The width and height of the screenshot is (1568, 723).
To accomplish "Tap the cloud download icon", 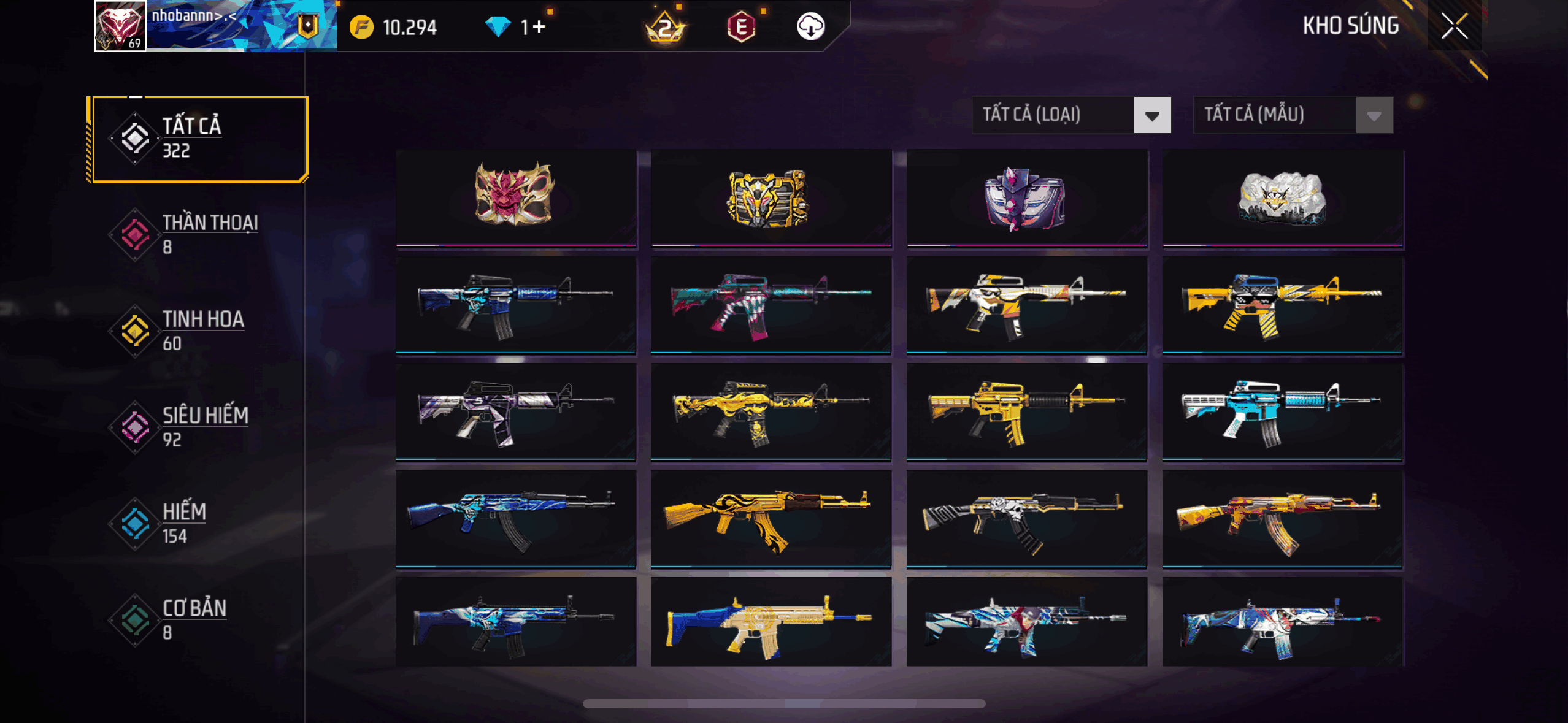I will 810,27.
